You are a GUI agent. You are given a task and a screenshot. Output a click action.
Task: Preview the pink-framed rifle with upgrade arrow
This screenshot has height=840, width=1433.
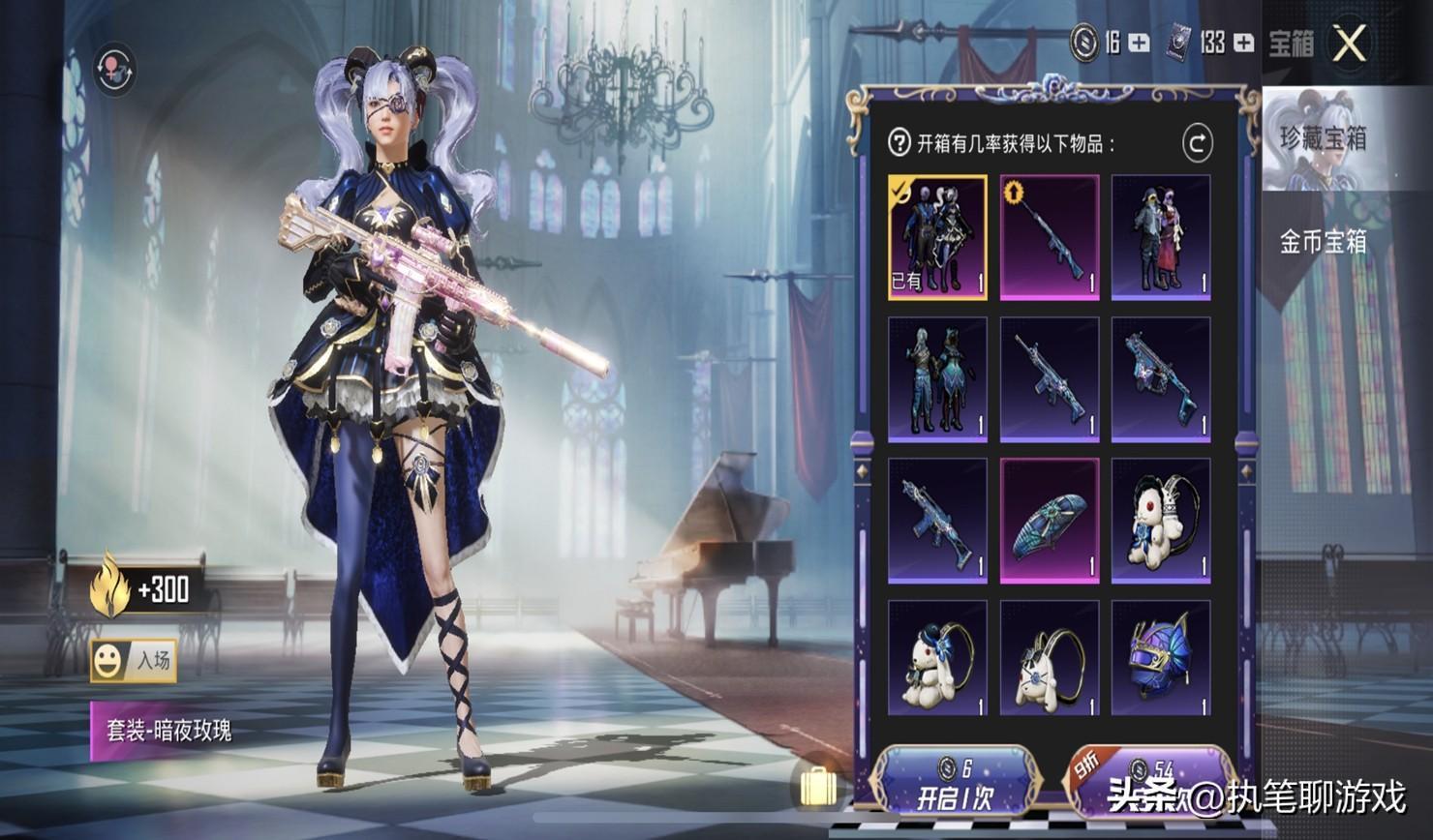[x=1049, y=237]
